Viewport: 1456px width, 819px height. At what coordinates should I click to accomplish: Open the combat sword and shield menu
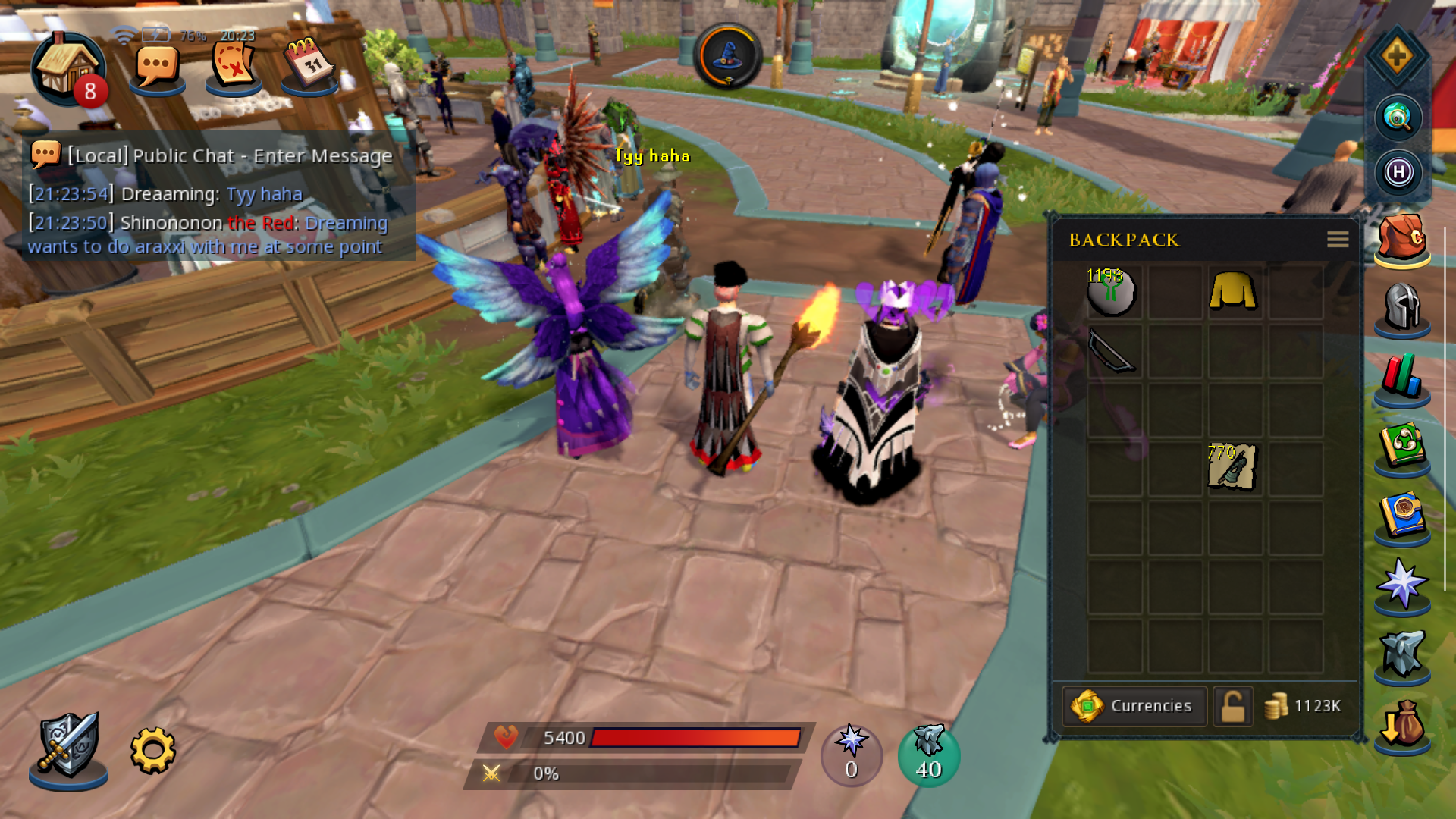pos(68,747)
